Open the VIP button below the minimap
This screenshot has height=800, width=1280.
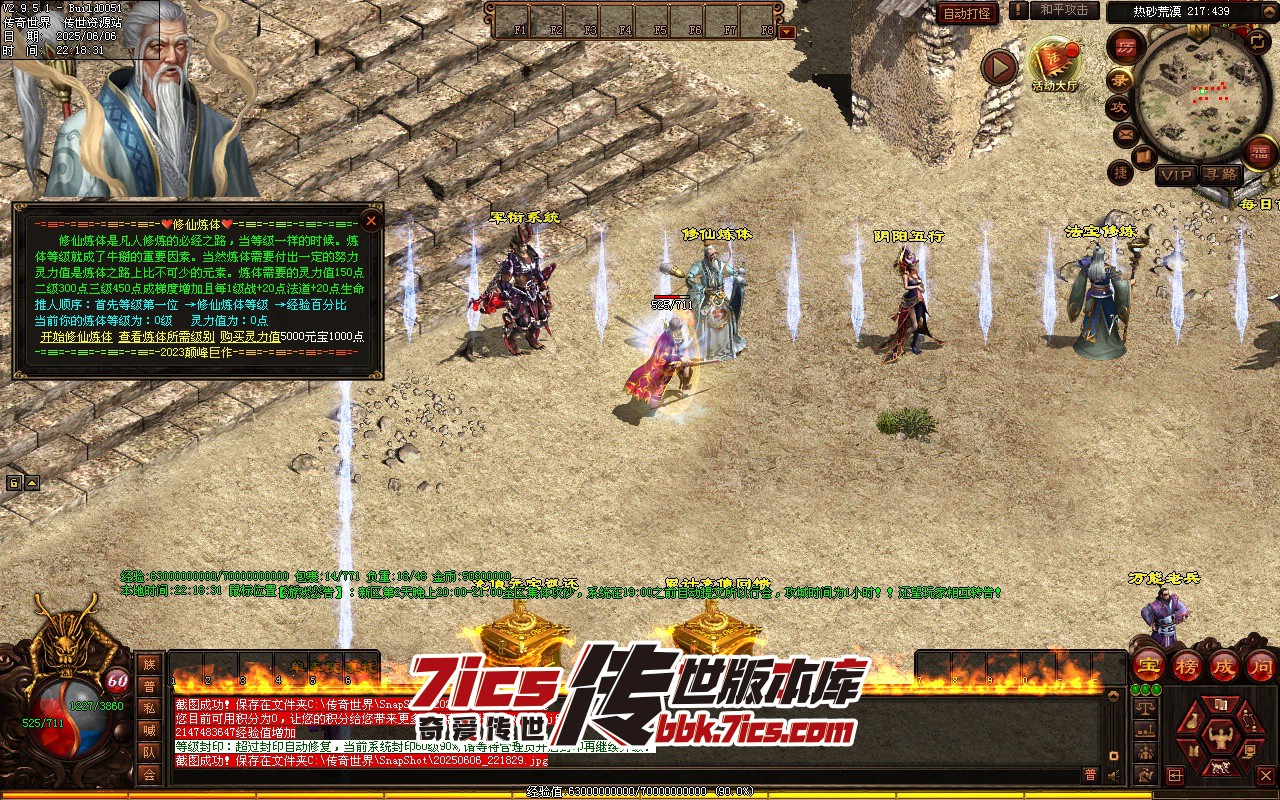click(1176, 175)
